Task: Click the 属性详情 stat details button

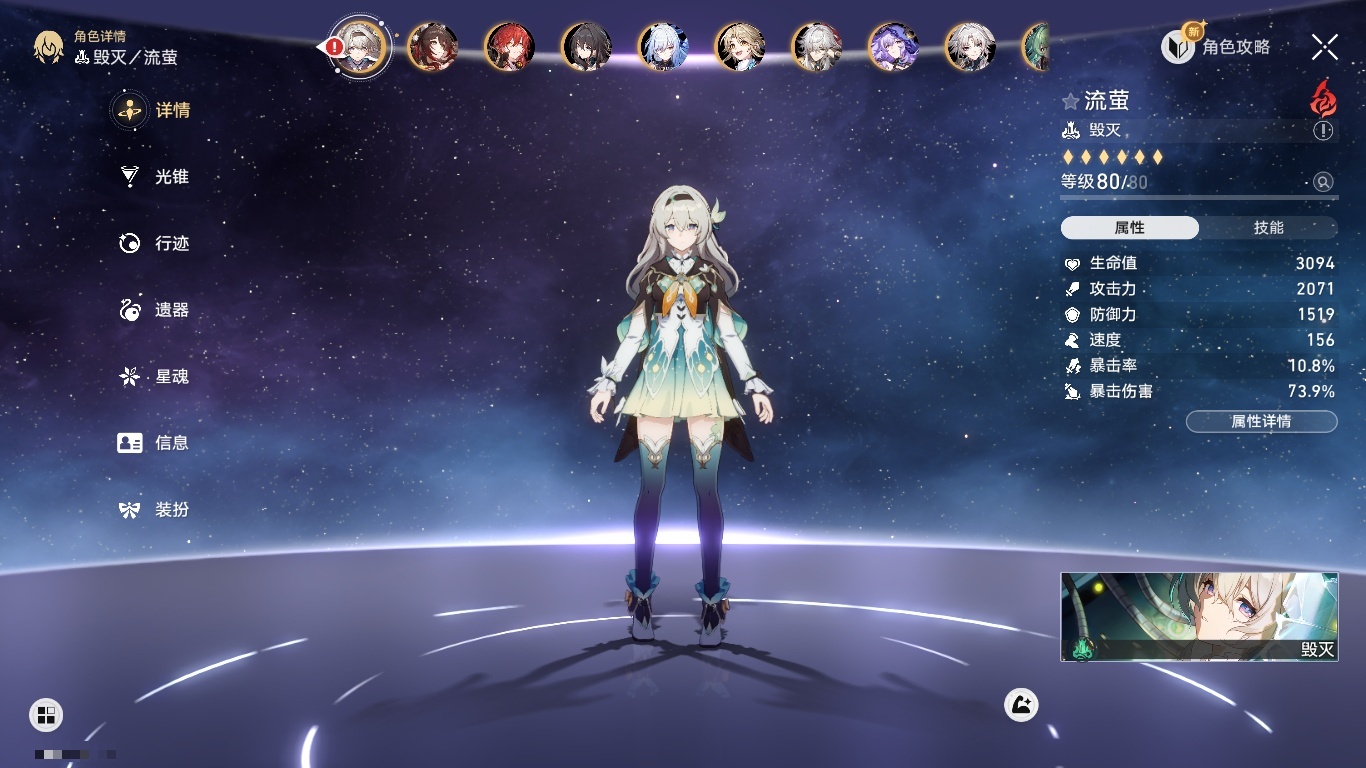Action: click(x=1261, y=422)
